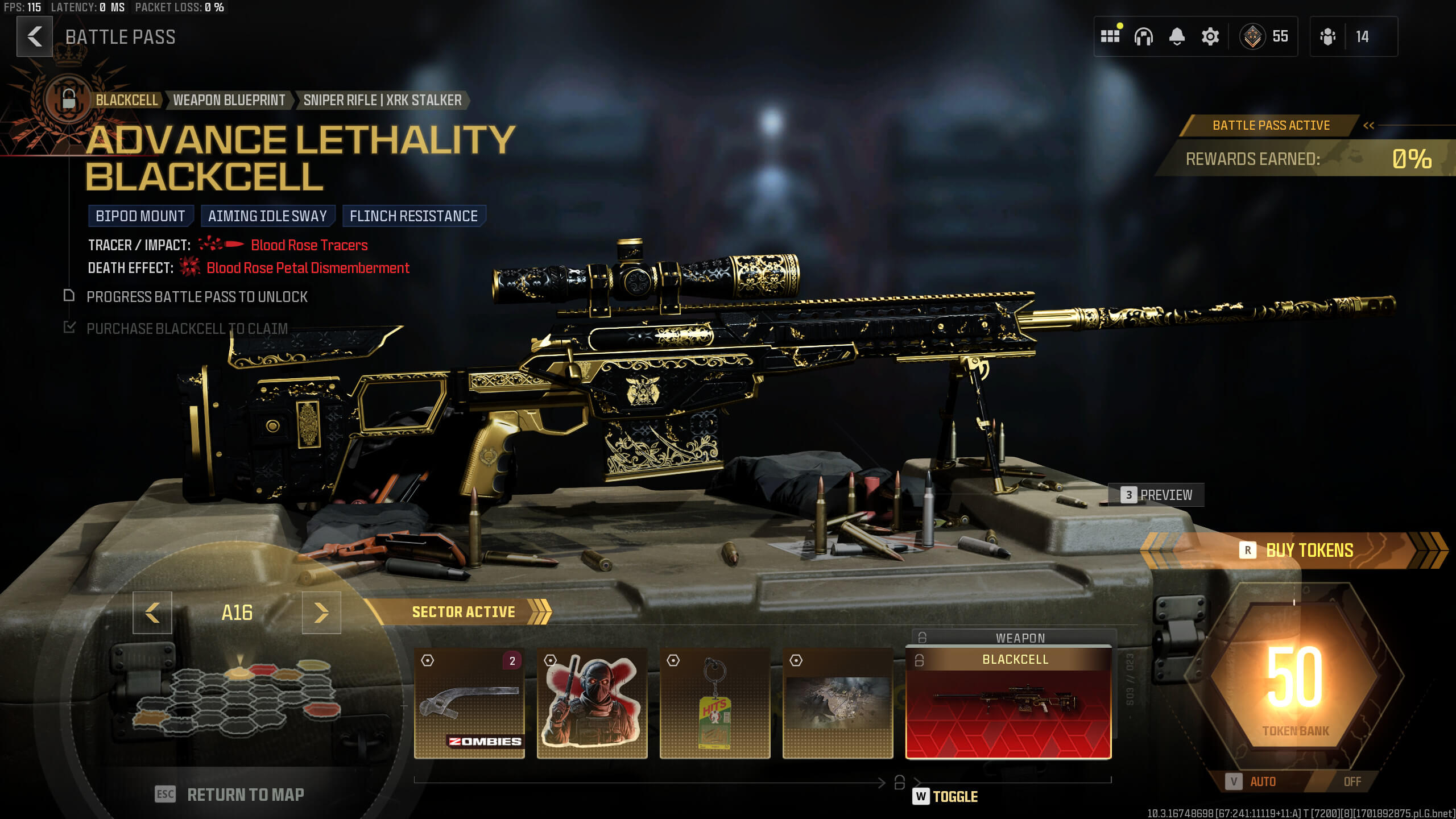The height and width of the screenshot is (819, 1456).
Task: Choose the masked operator sticker reward
Action: [x=592, y=703]
